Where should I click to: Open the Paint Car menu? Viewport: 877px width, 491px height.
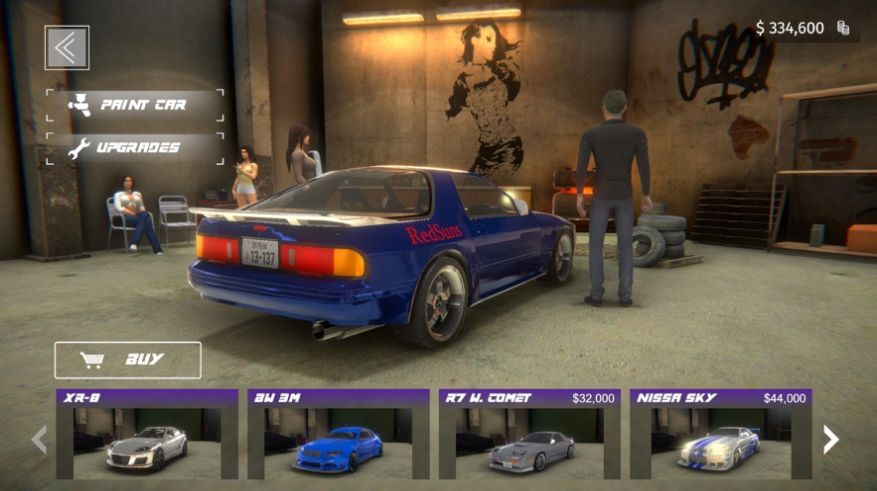[134, 105]
